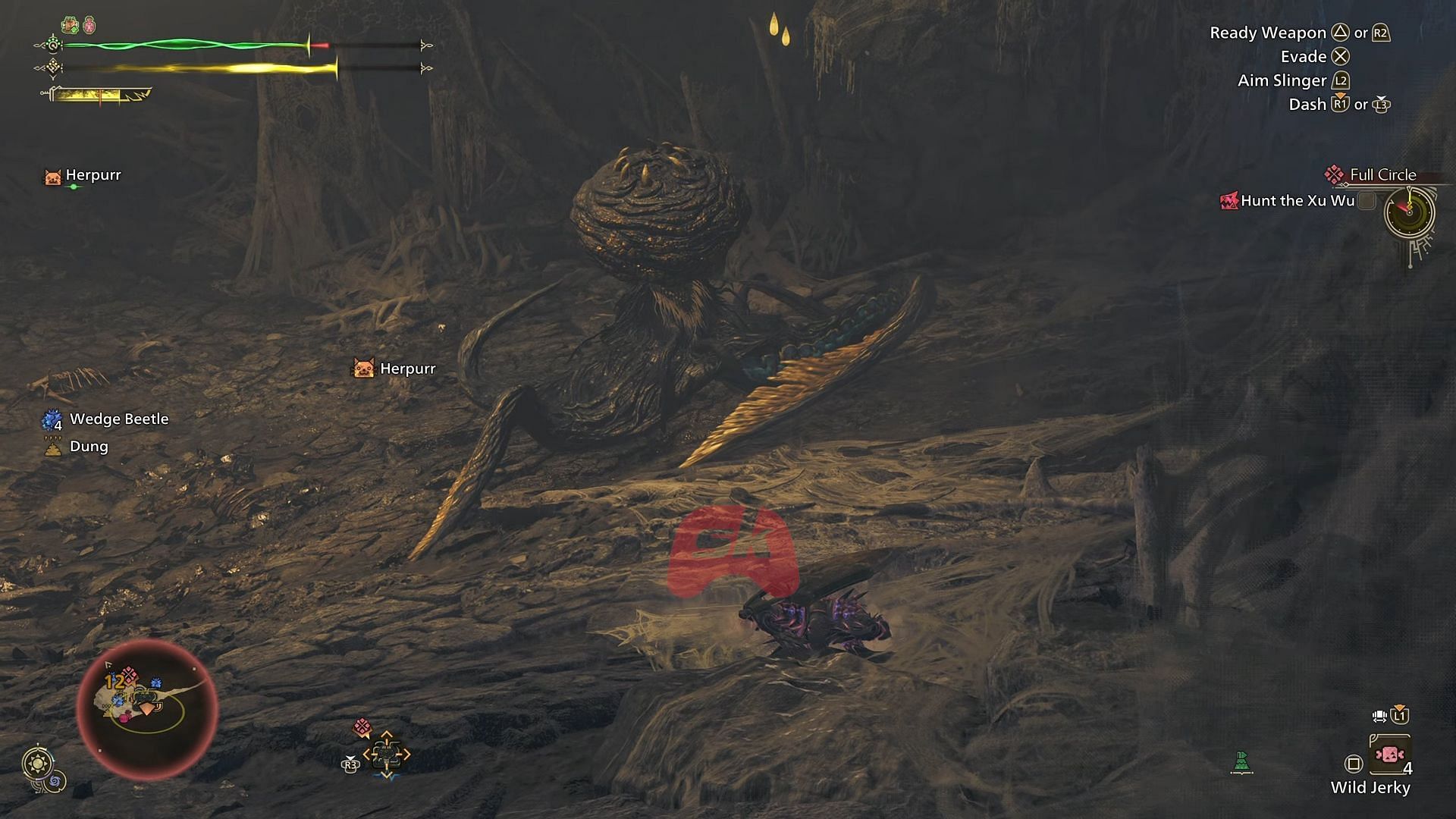
Task: Select the Wild Jerky item slot
Action: 1389,755
